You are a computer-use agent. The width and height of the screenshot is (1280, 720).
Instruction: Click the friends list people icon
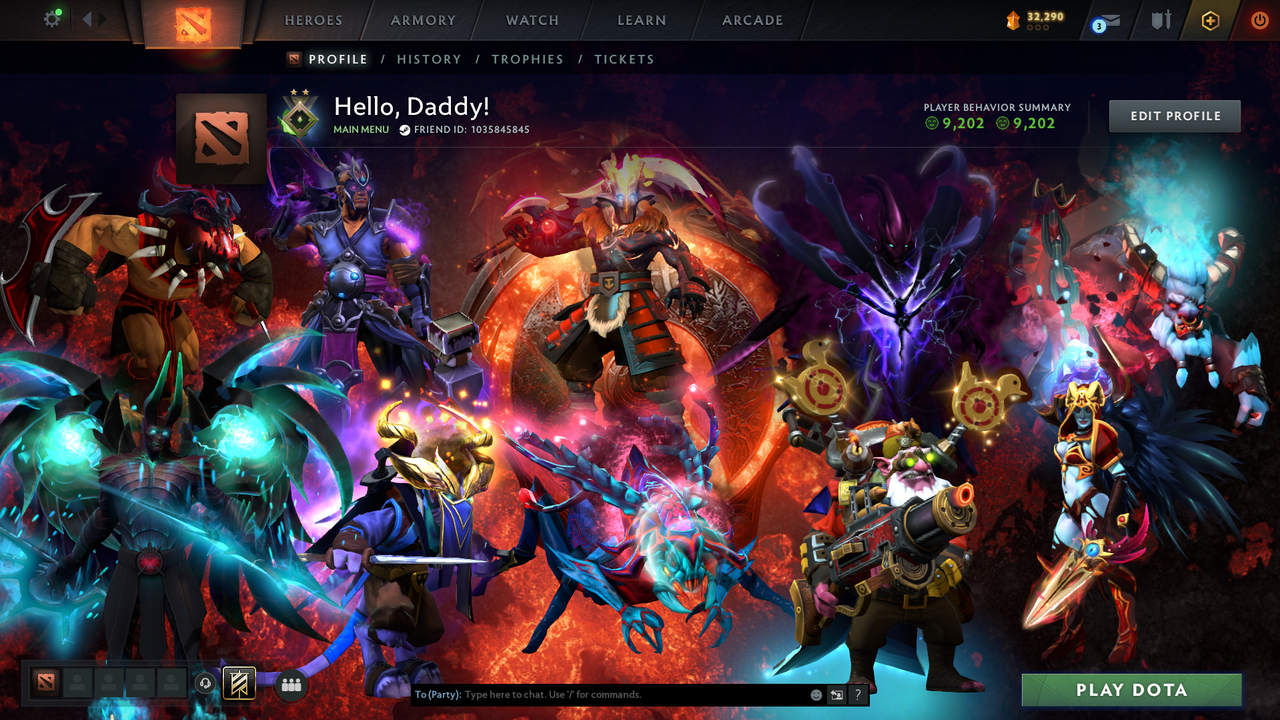(290, 682)
